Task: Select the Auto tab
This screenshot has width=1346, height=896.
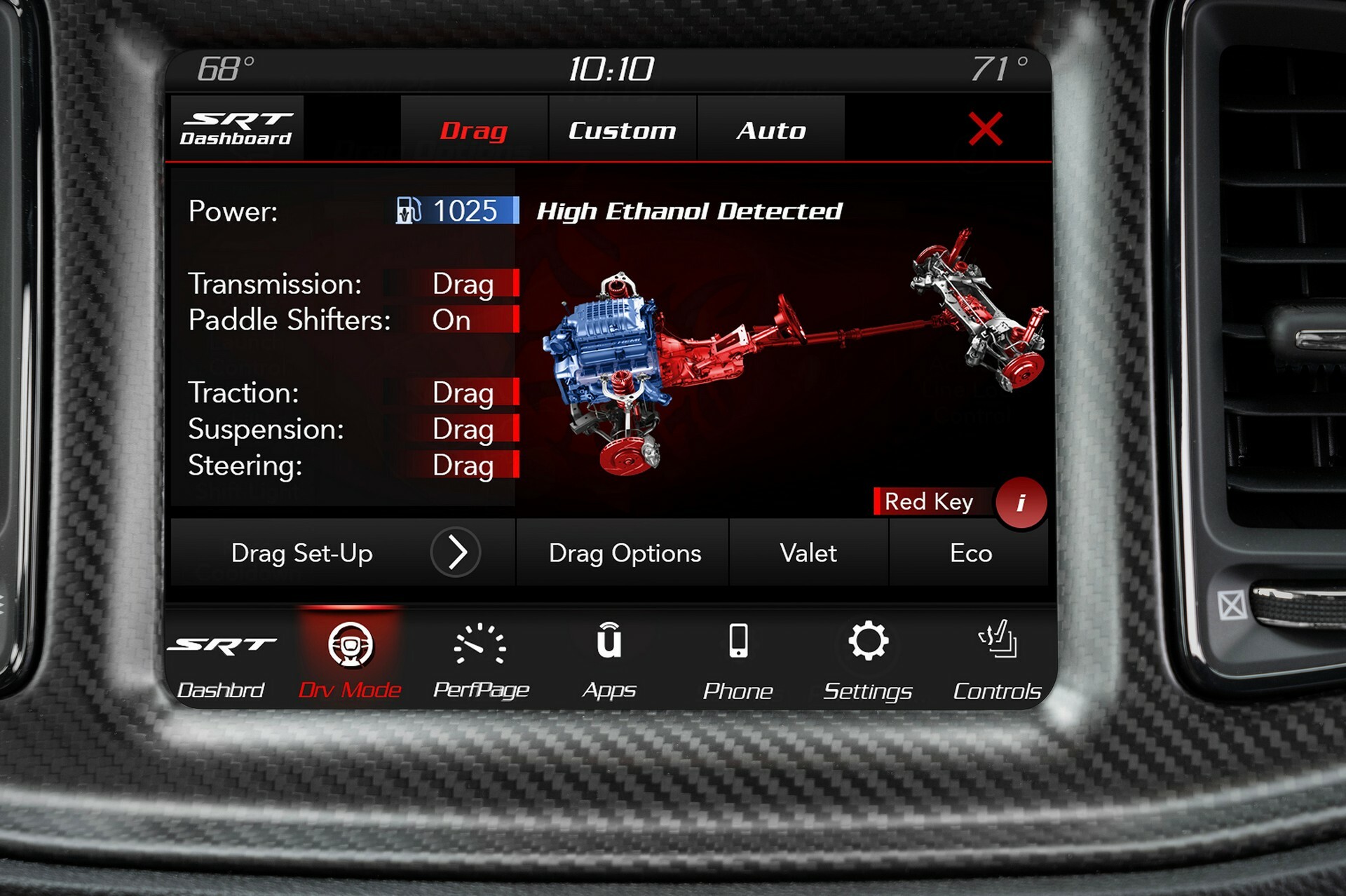Action: coord(770,129)
